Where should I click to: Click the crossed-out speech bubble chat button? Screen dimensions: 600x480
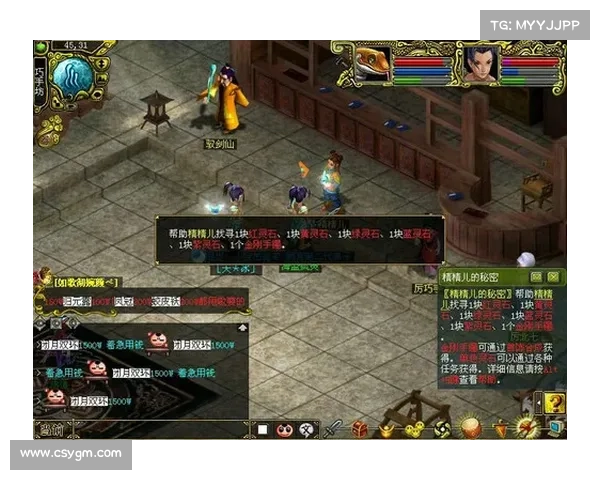(x=305, y=430)
